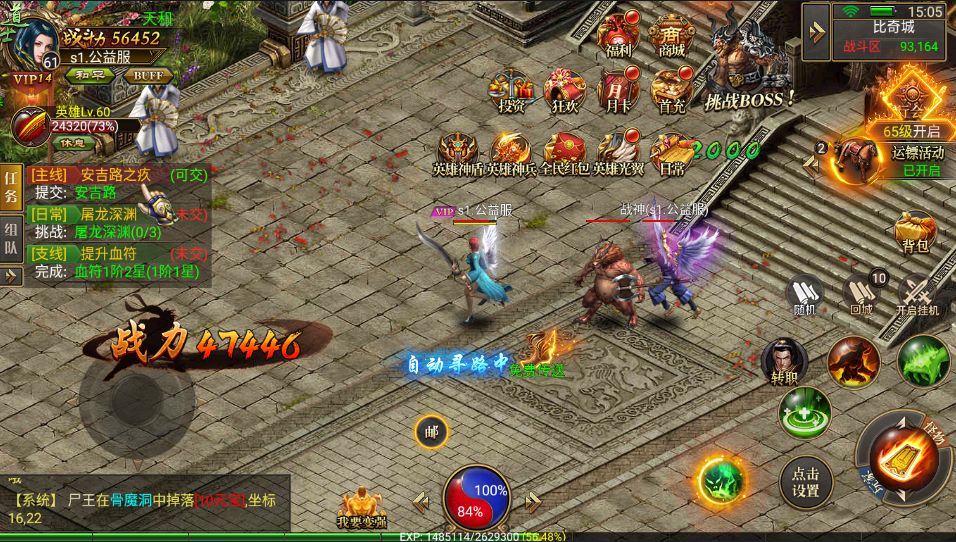
Task: Use the 回城 return to town scroll
Action: click(x=861, y=295)
